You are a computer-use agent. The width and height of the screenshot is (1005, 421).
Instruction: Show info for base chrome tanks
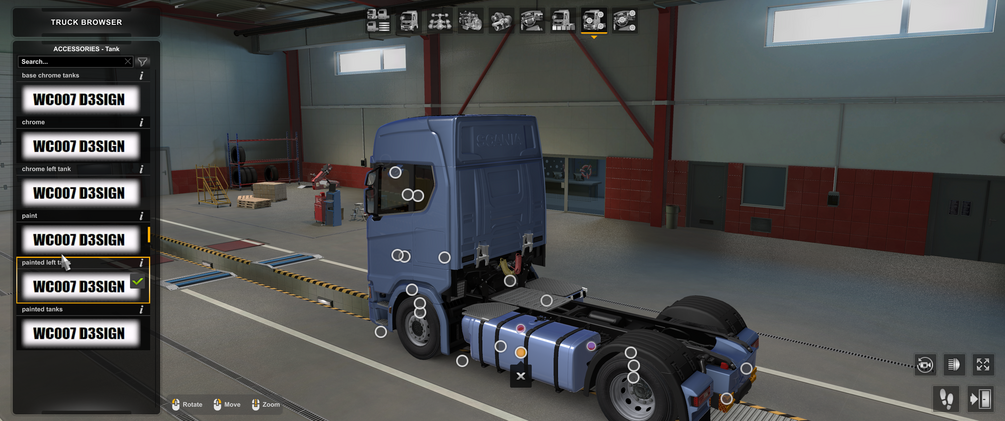click(141, 76)
